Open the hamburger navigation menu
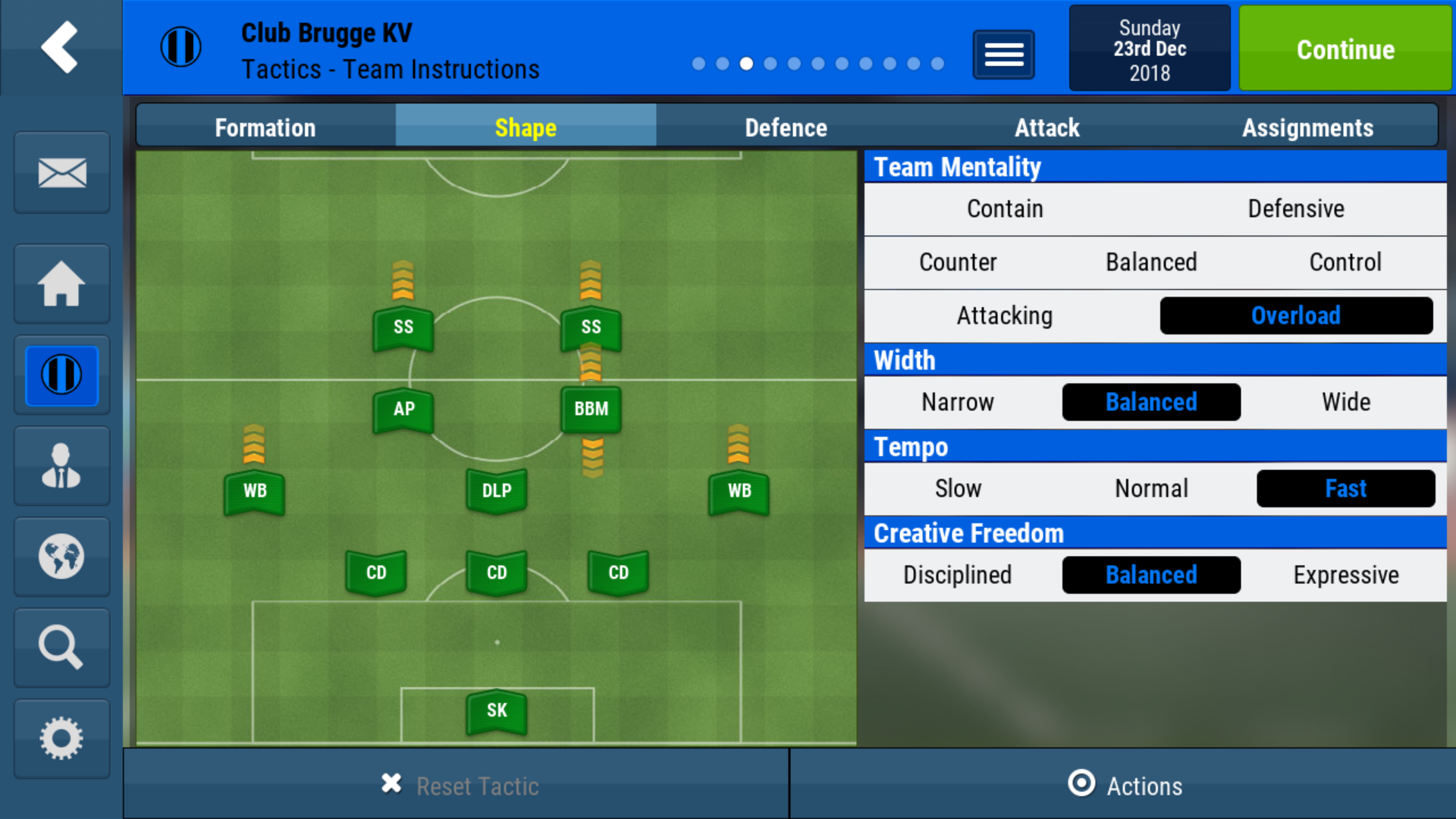 pos(1003,55)
